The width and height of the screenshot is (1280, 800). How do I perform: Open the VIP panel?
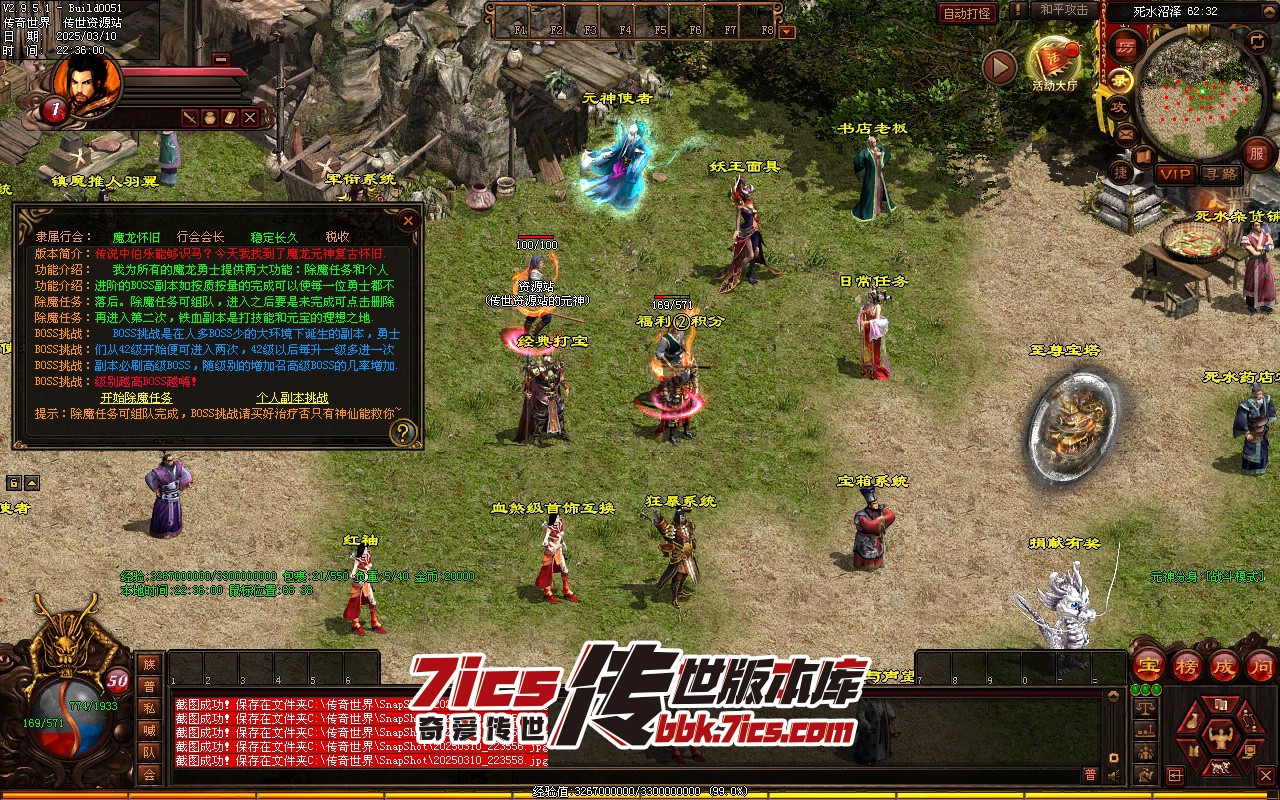pyautogui.click(x=1175, y=174)
